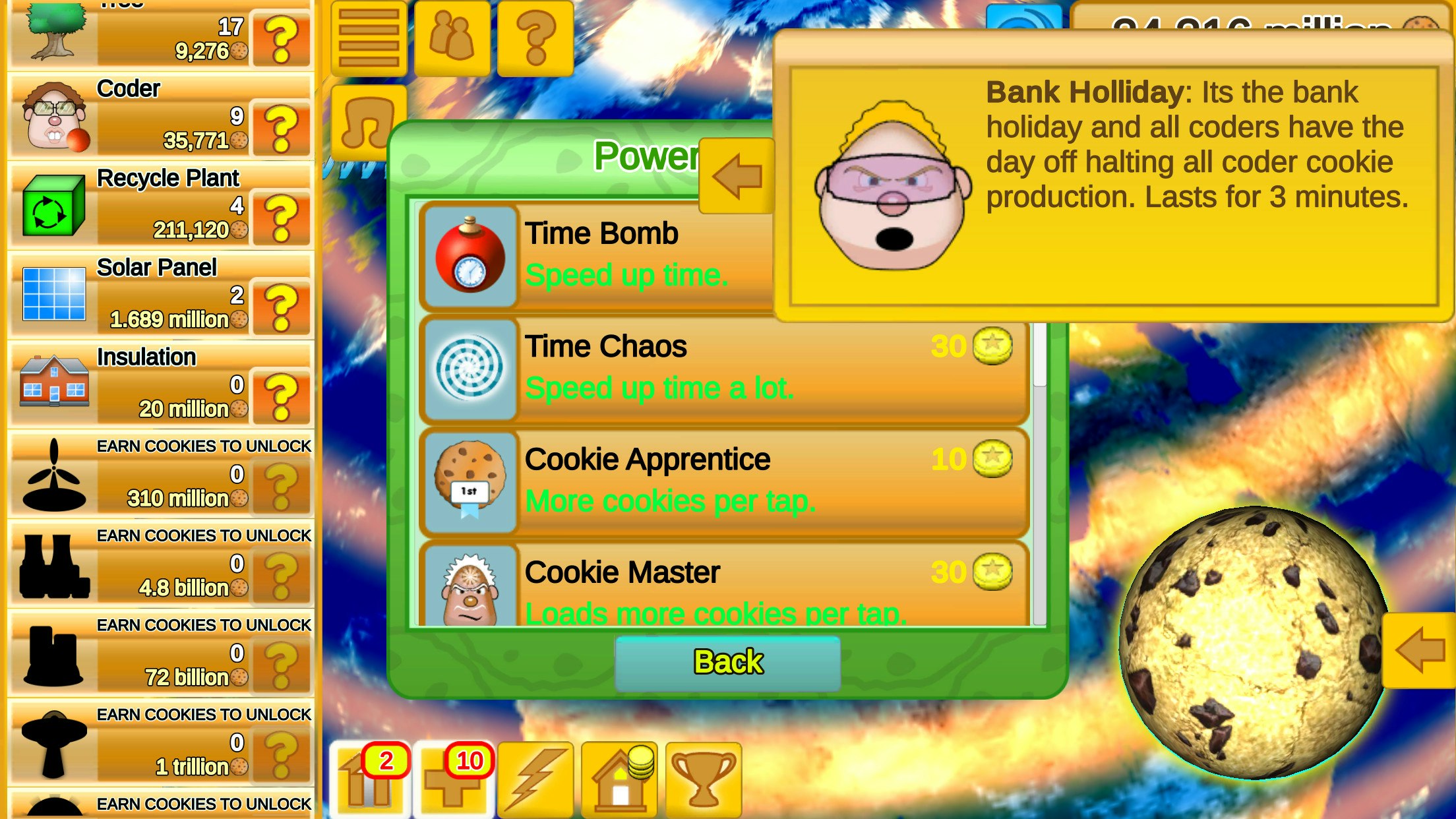This screenshot has width=1456, height=819.
Task: Open the trophy achievements icon
Action: coord(701,778)
